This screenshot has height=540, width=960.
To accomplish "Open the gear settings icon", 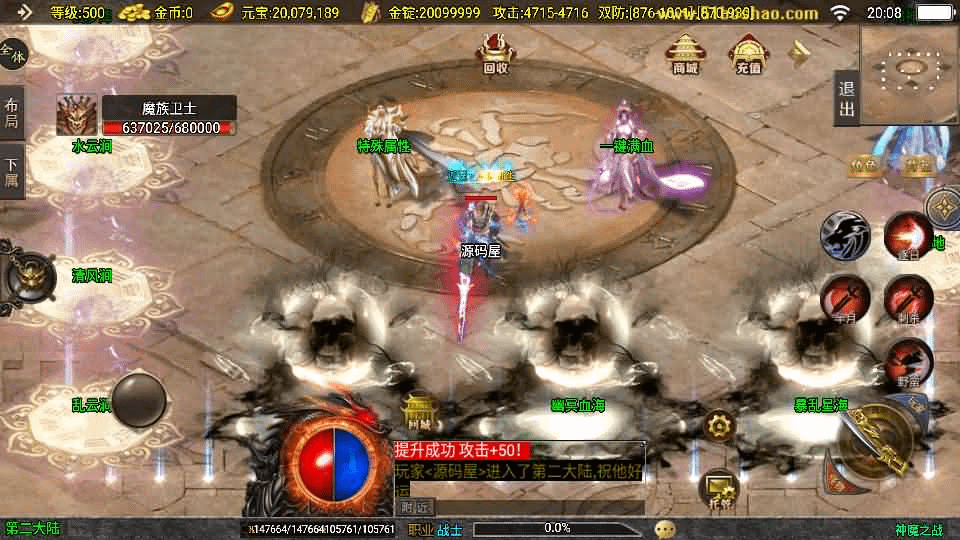I will [719, 427].
